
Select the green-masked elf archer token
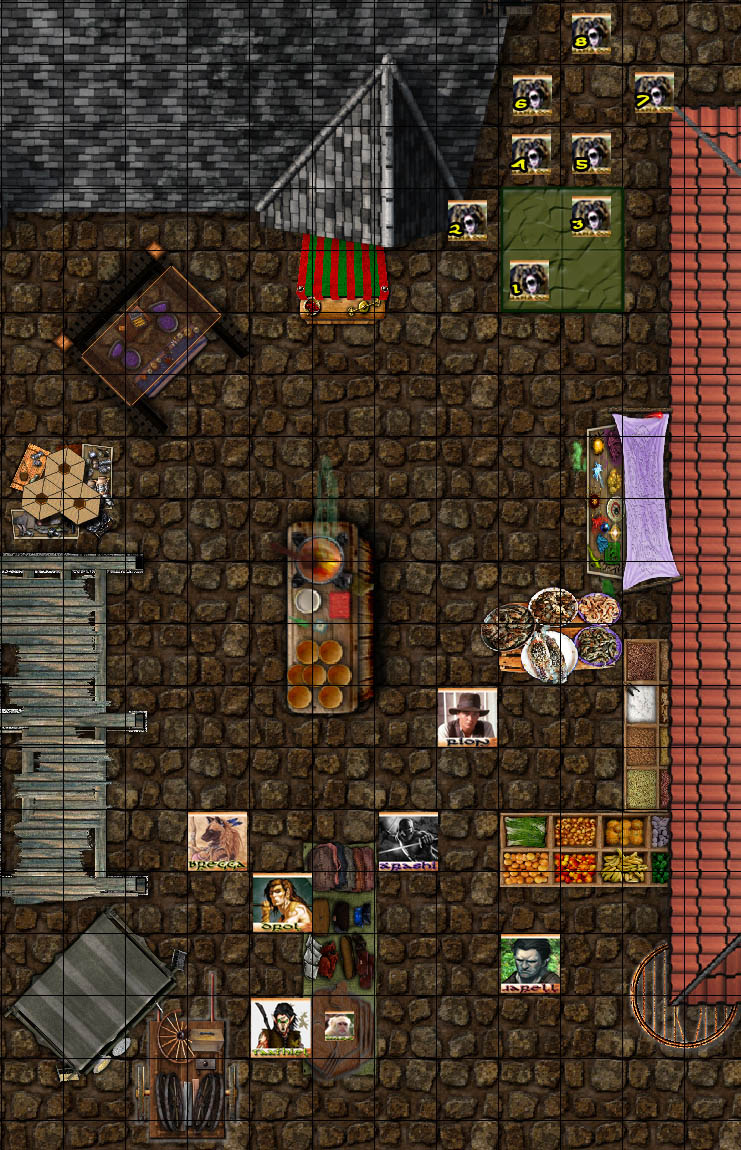point(281,1027)
